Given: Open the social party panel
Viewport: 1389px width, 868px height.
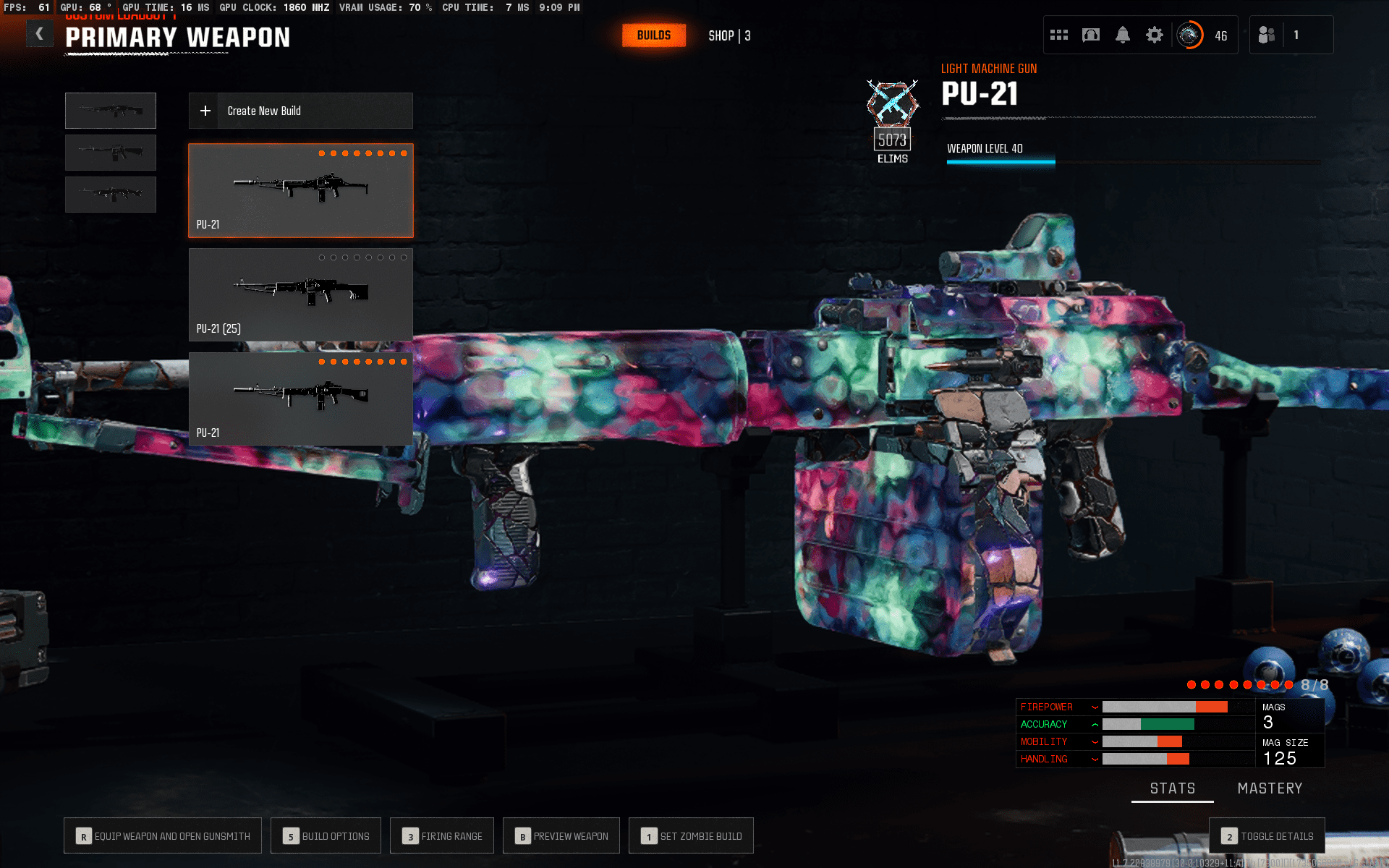Looking at the screenshot, I should coord(1279,35).
